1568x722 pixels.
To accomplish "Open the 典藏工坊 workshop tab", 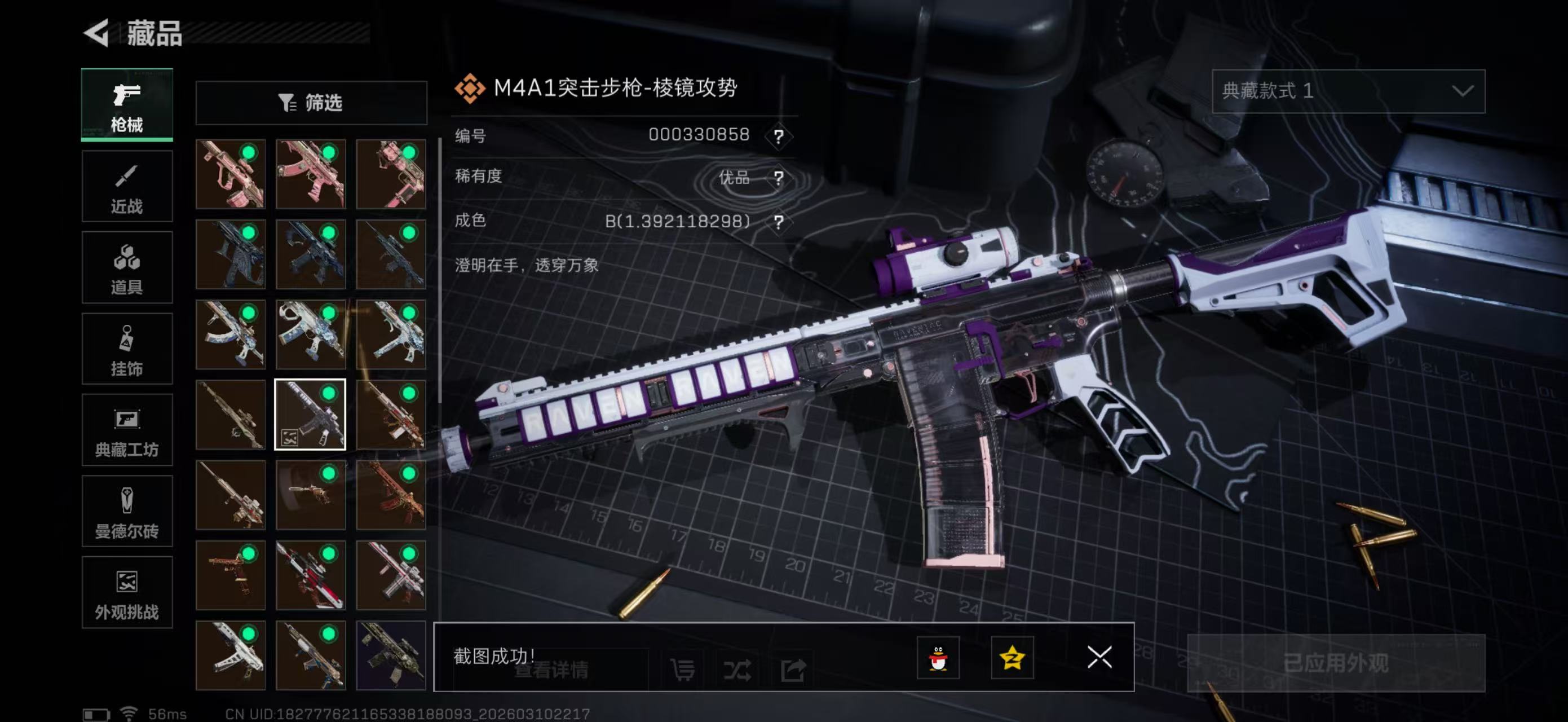I will (x=127, y=430).
